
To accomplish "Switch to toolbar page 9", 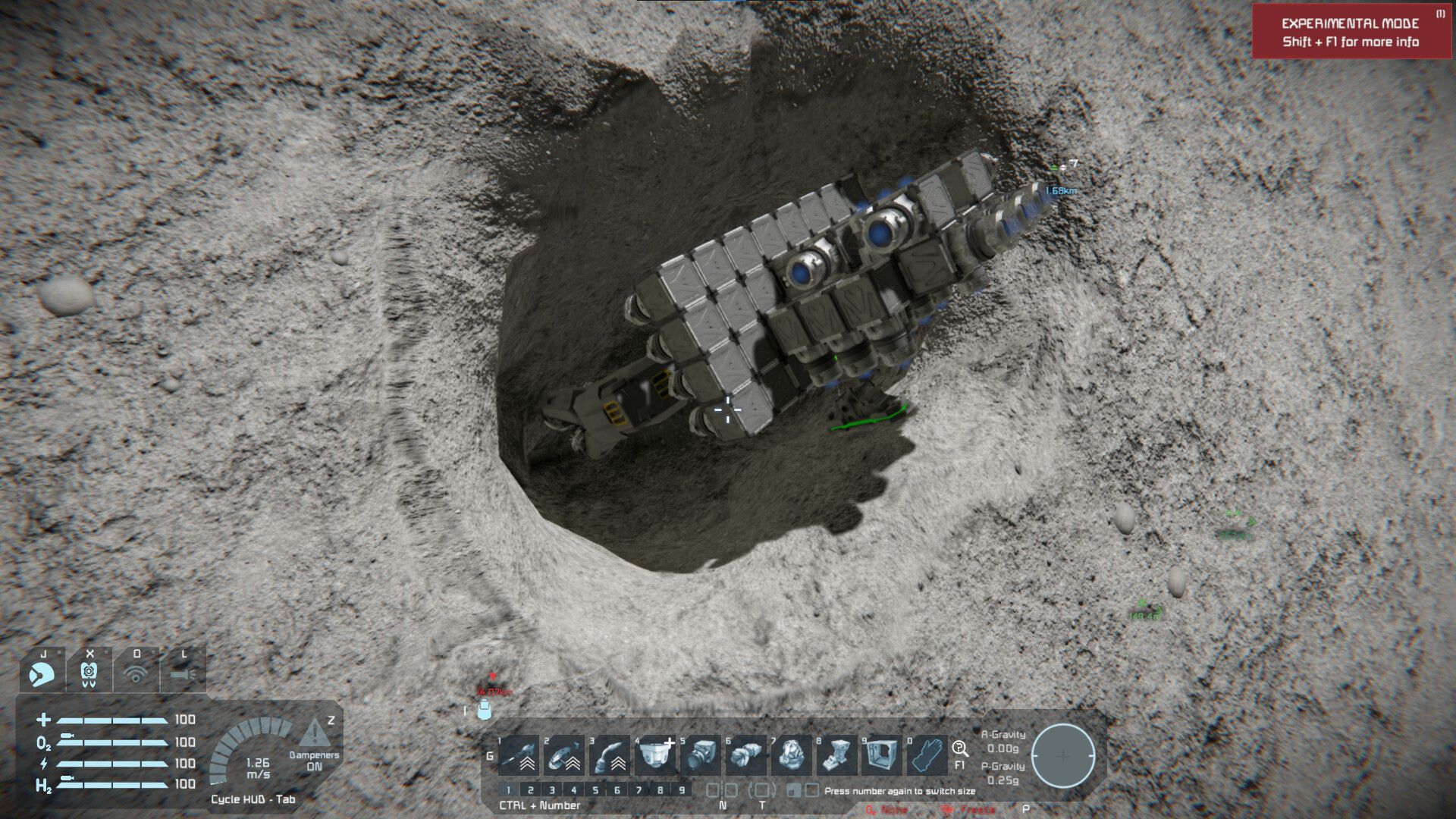I will pyautogui.click(x=682, y=790).
